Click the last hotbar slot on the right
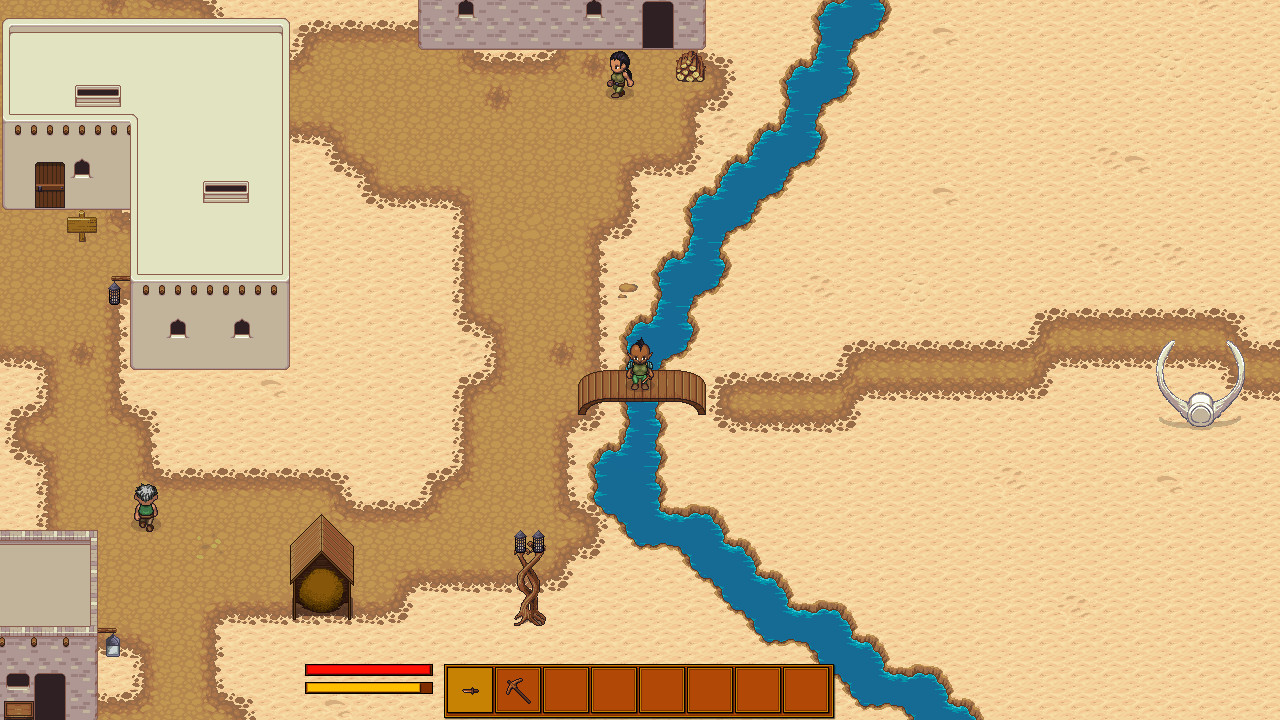This screenshot has height=720, width=1280. click(806, 689)
